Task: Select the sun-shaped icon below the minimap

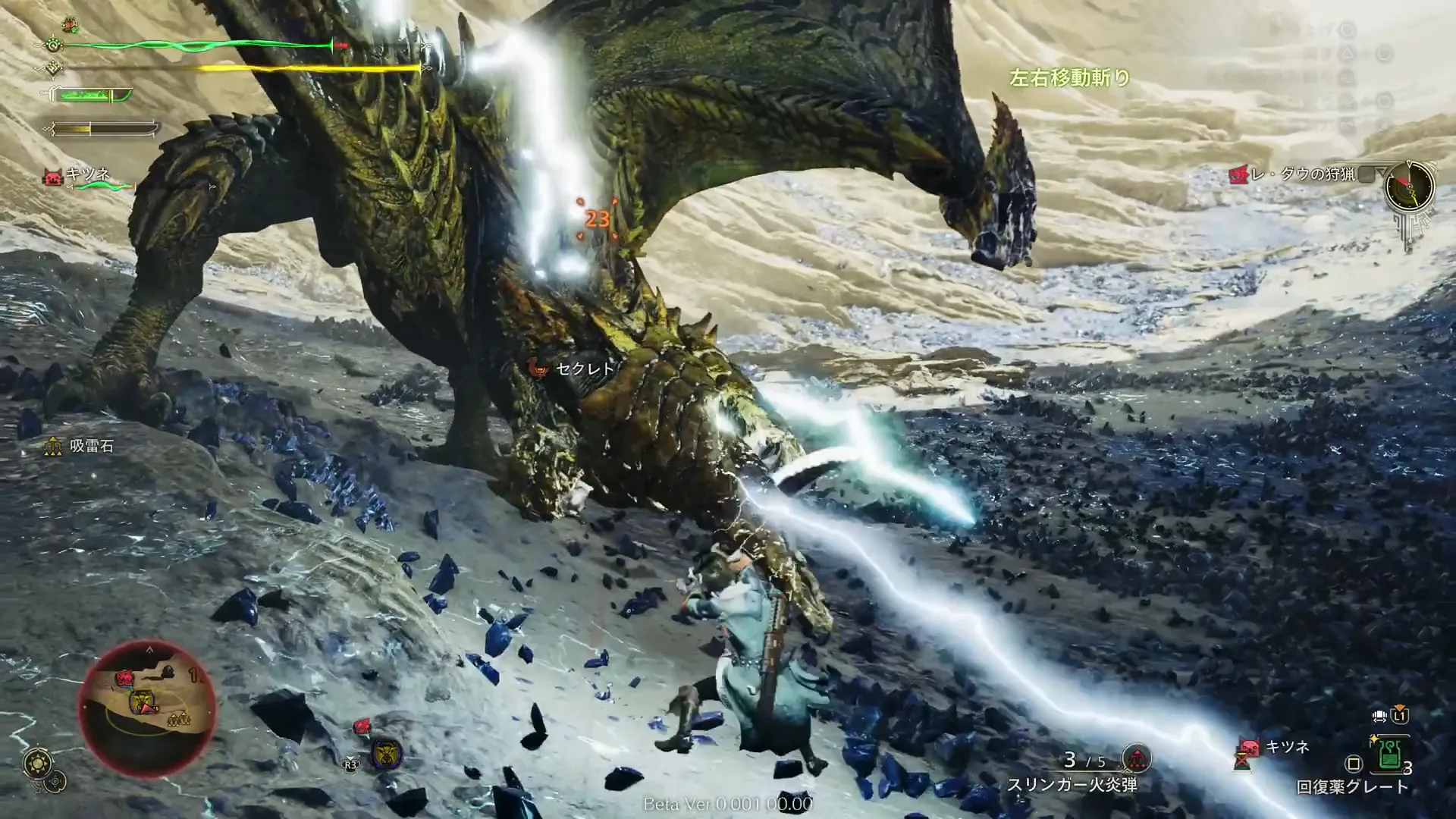Action: point(37,764)
